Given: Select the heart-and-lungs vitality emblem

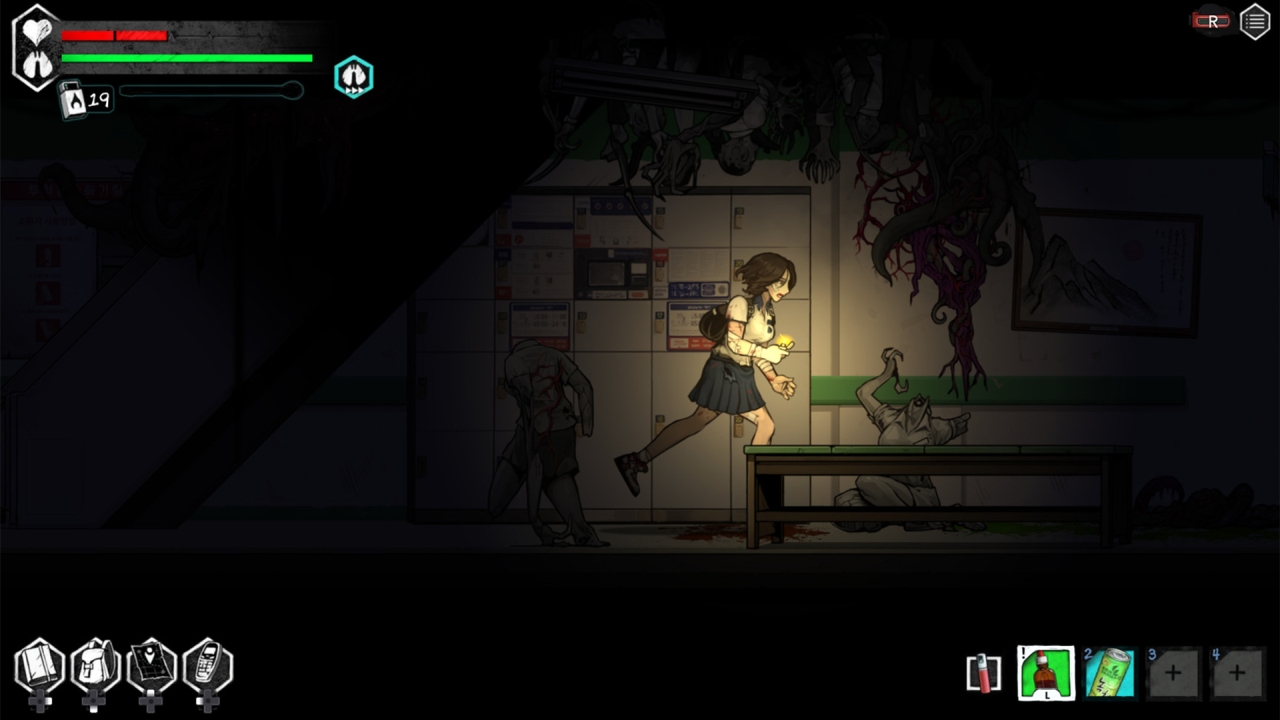Looking at the screenshot, I should tap(37, 47).
